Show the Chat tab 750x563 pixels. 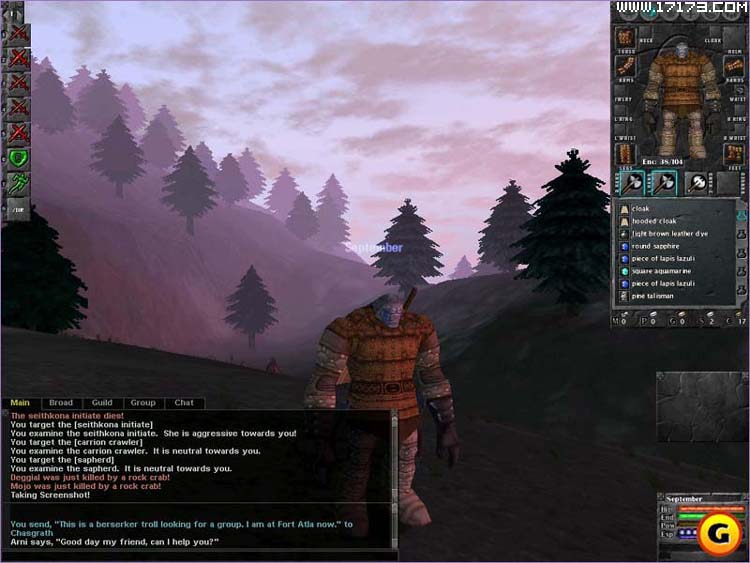click(x=184, y=403)
